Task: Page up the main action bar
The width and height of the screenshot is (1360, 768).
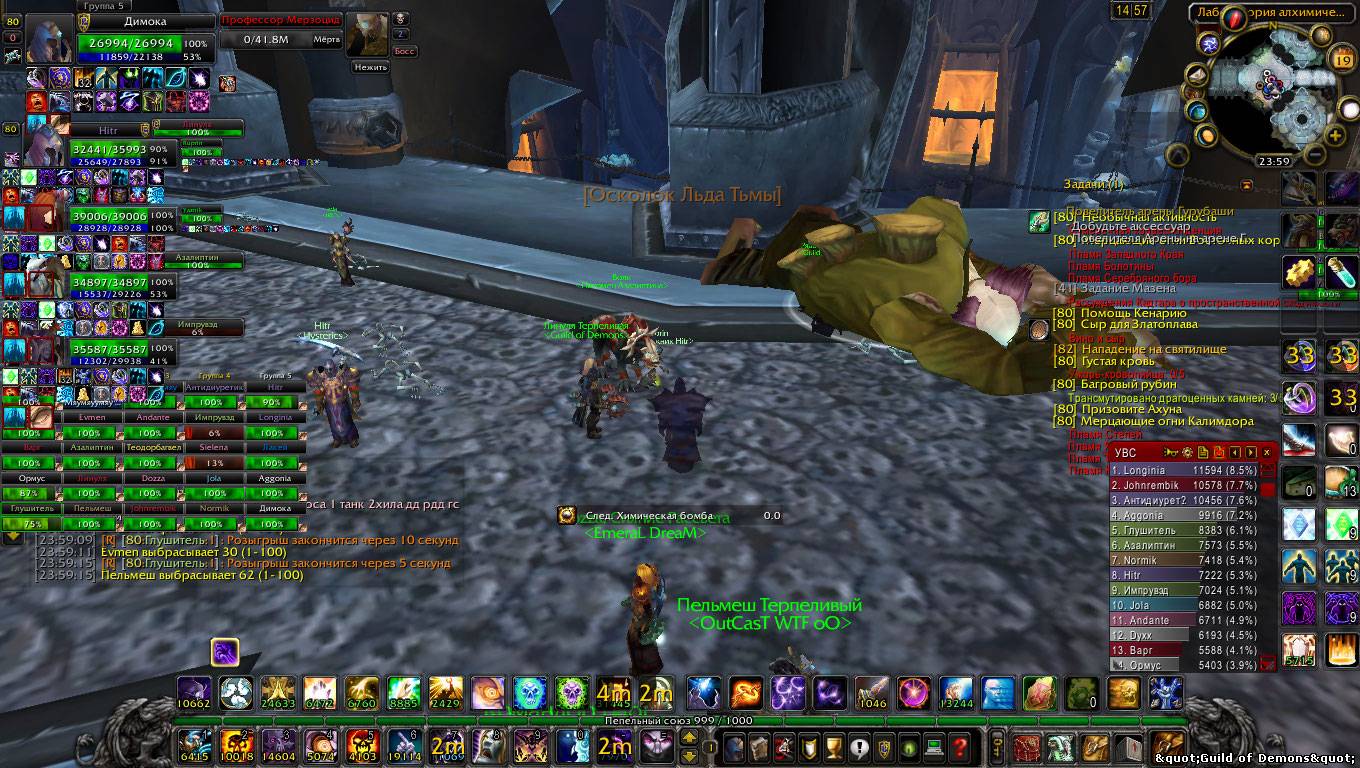Action: click(689, 739)
